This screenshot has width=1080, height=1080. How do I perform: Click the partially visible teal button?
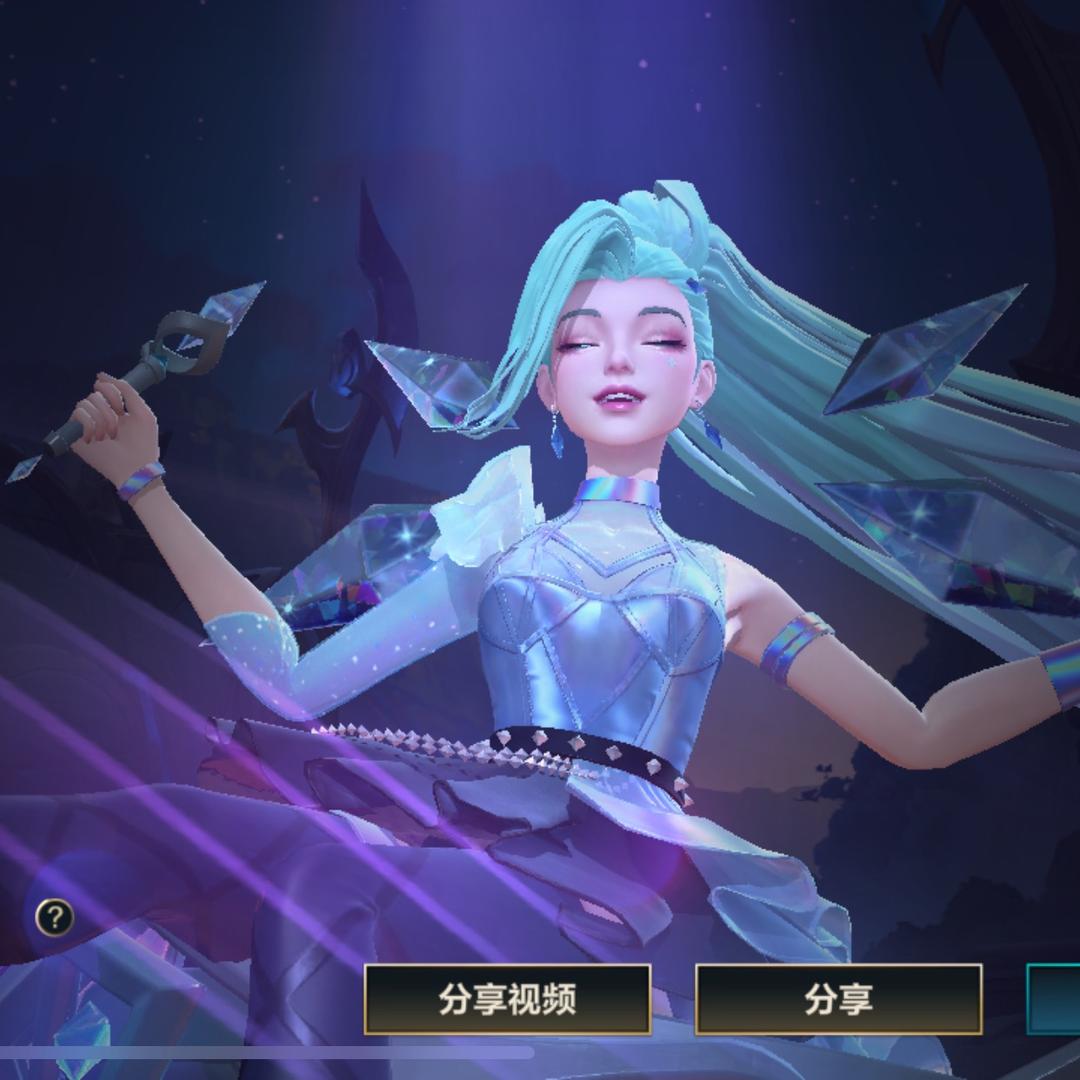pyautogui.click(x=1054, y=998)
